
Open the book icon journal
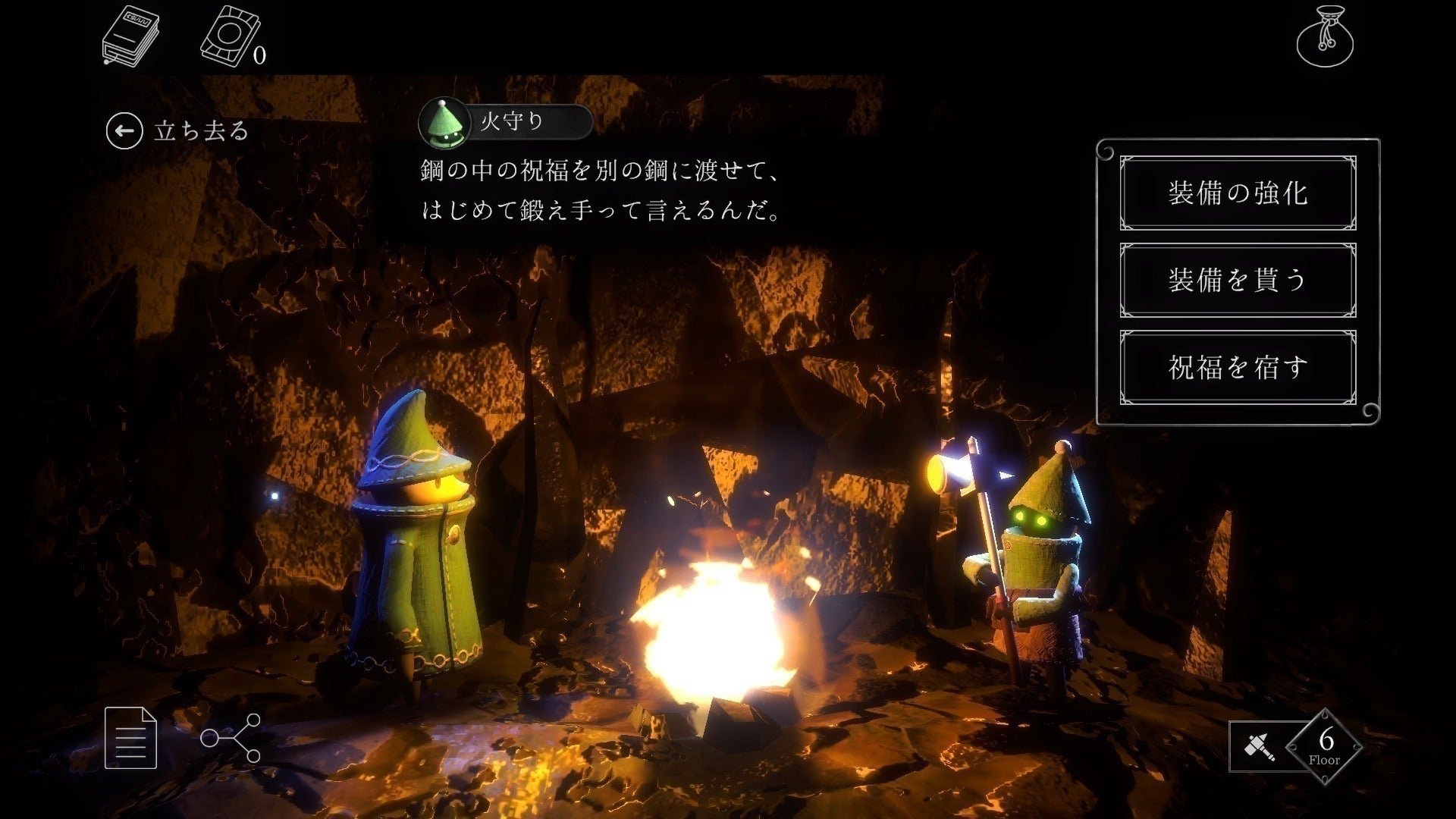point(130,36)
